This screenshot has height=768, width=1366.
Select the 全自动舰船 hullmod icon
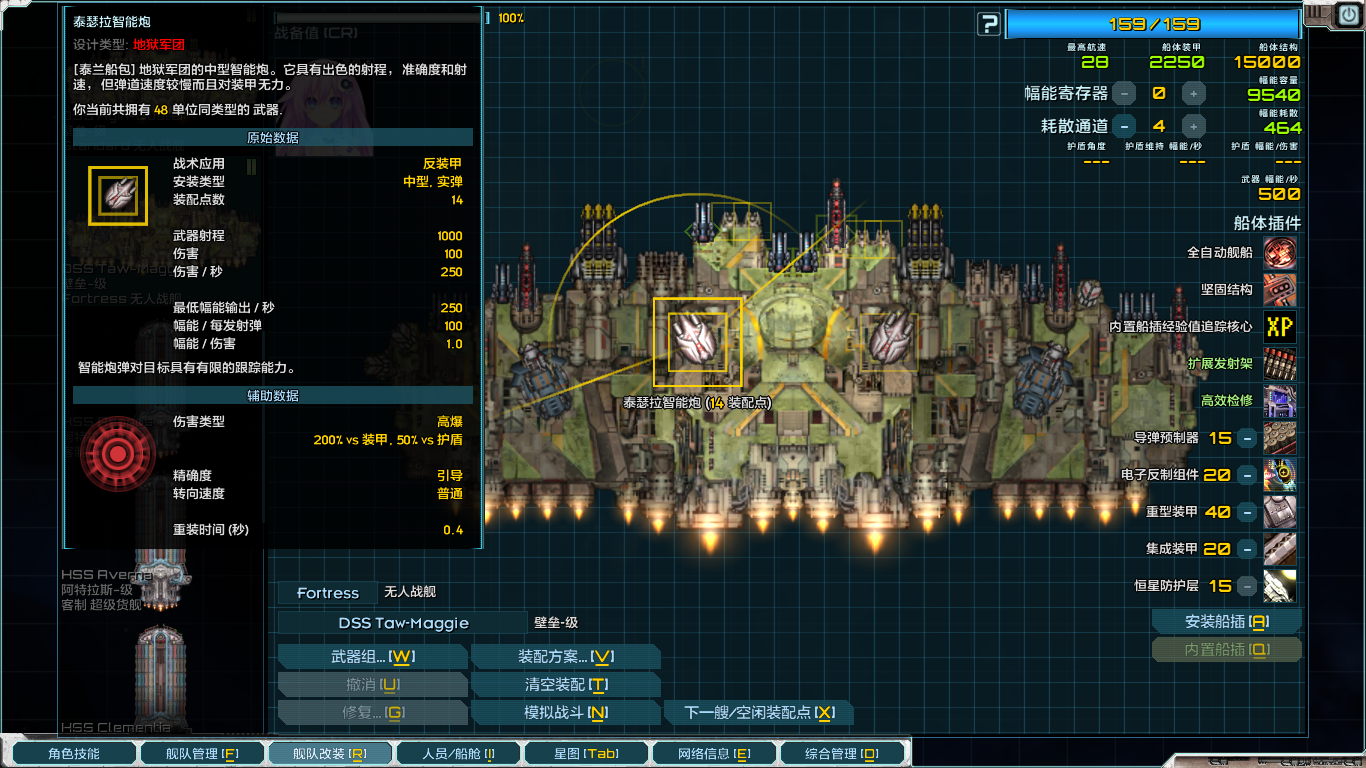1280,254
